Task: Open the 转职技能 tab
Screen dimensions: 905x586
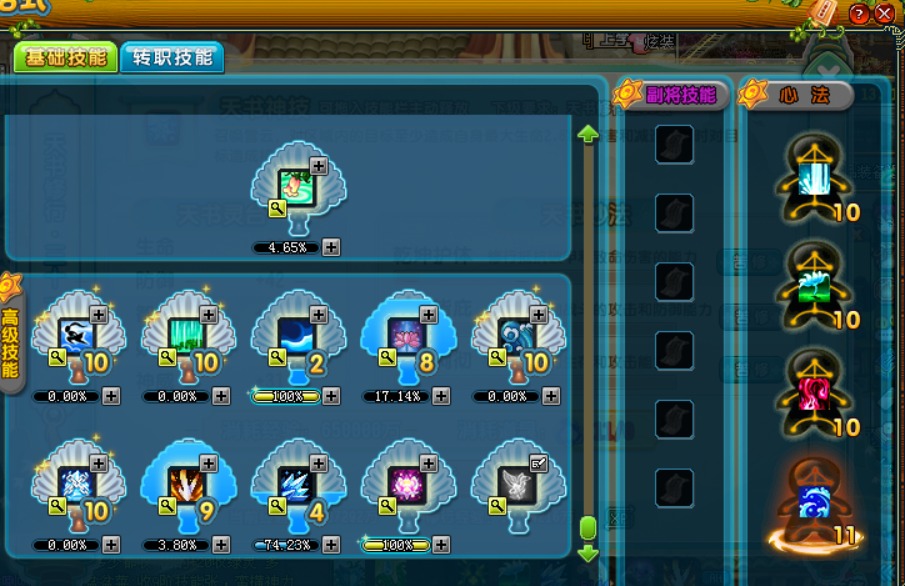Action: (172, 58)
